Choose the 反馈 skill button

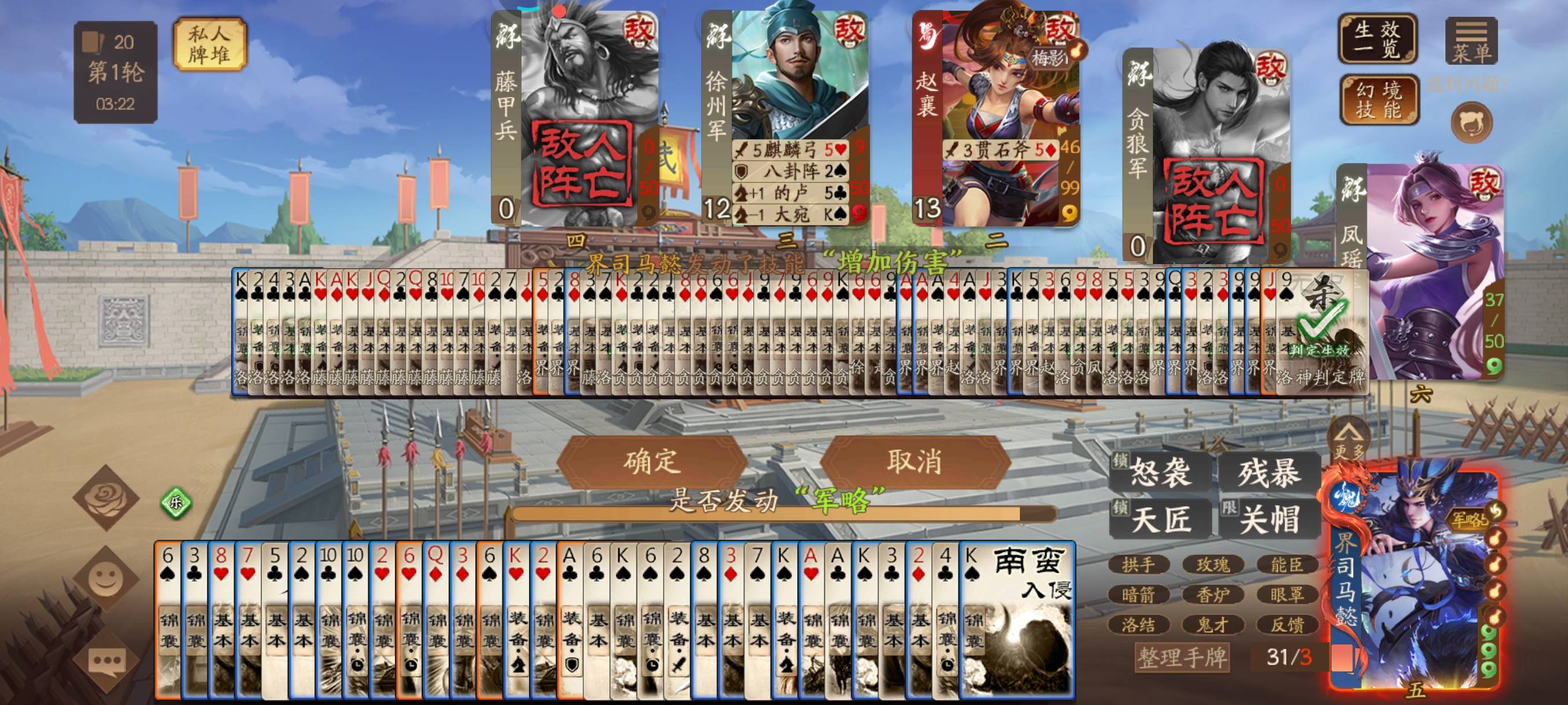pos(1287,625)
